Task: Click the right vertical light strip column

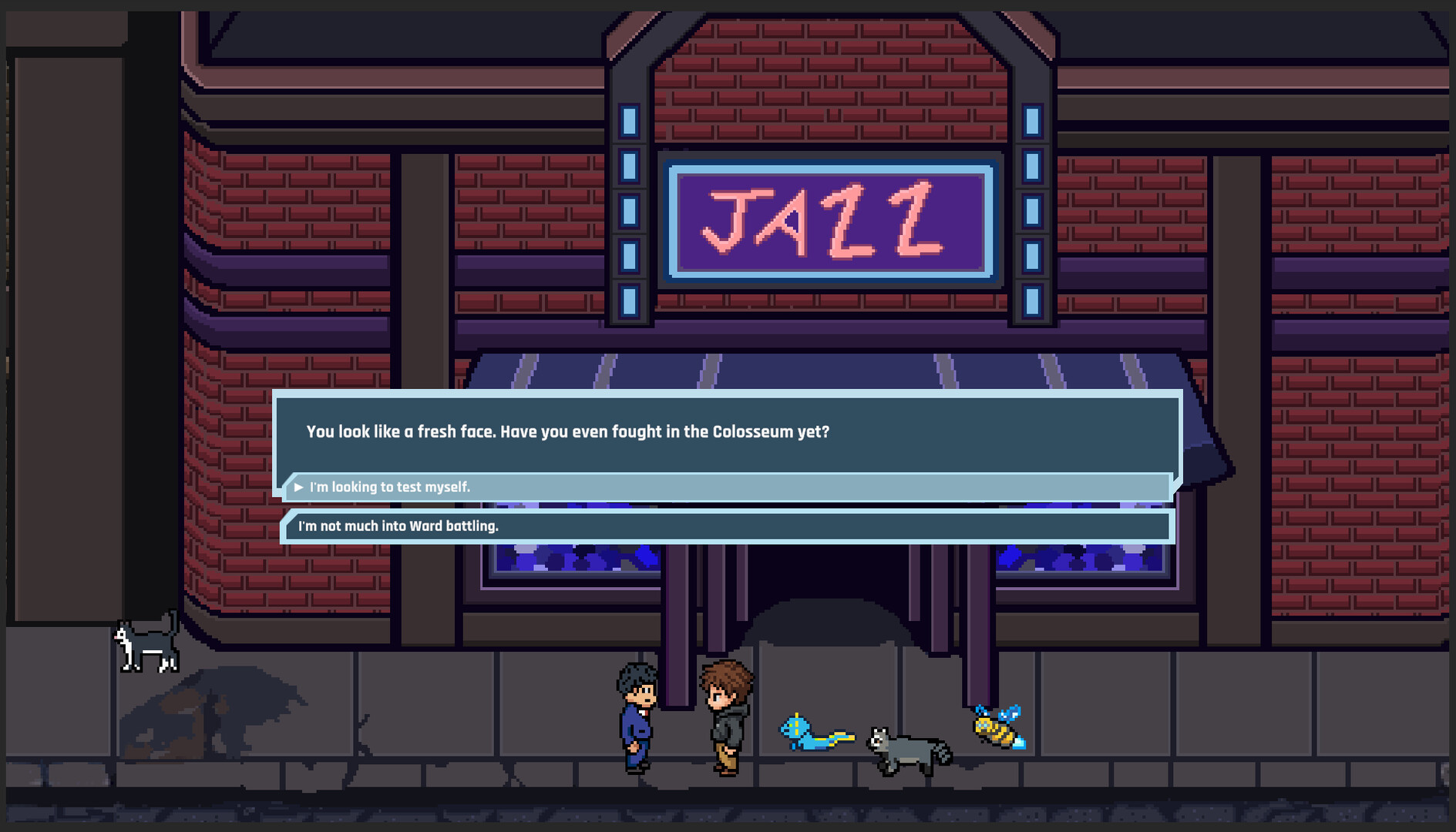Action: tap(1031, 208)
